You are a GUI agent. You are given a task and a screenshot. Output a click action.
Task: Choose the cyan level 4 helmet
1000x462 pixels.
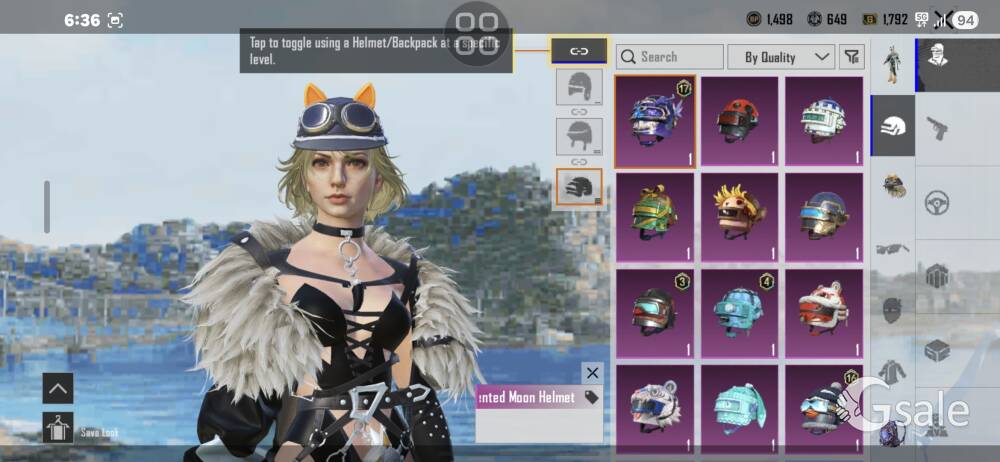(x=740, y=312)
